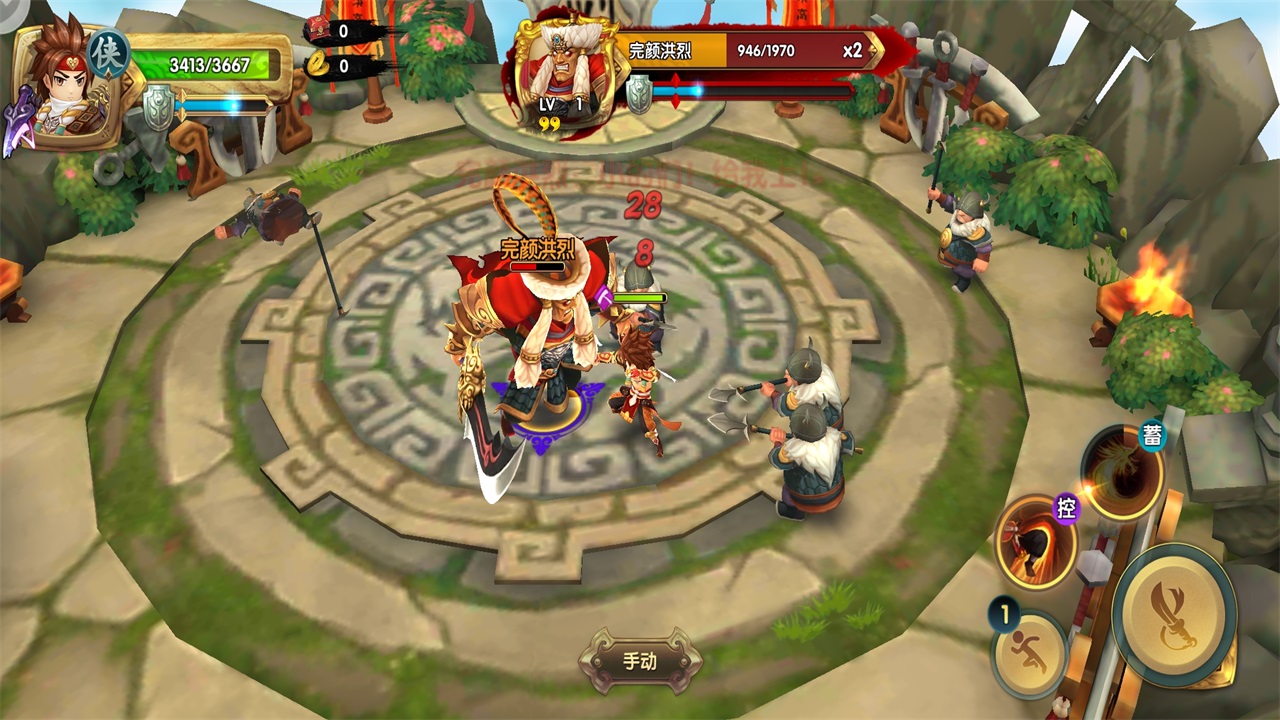
Task: Toggle the 手动 manual combat button
Action: pos(640,661)
